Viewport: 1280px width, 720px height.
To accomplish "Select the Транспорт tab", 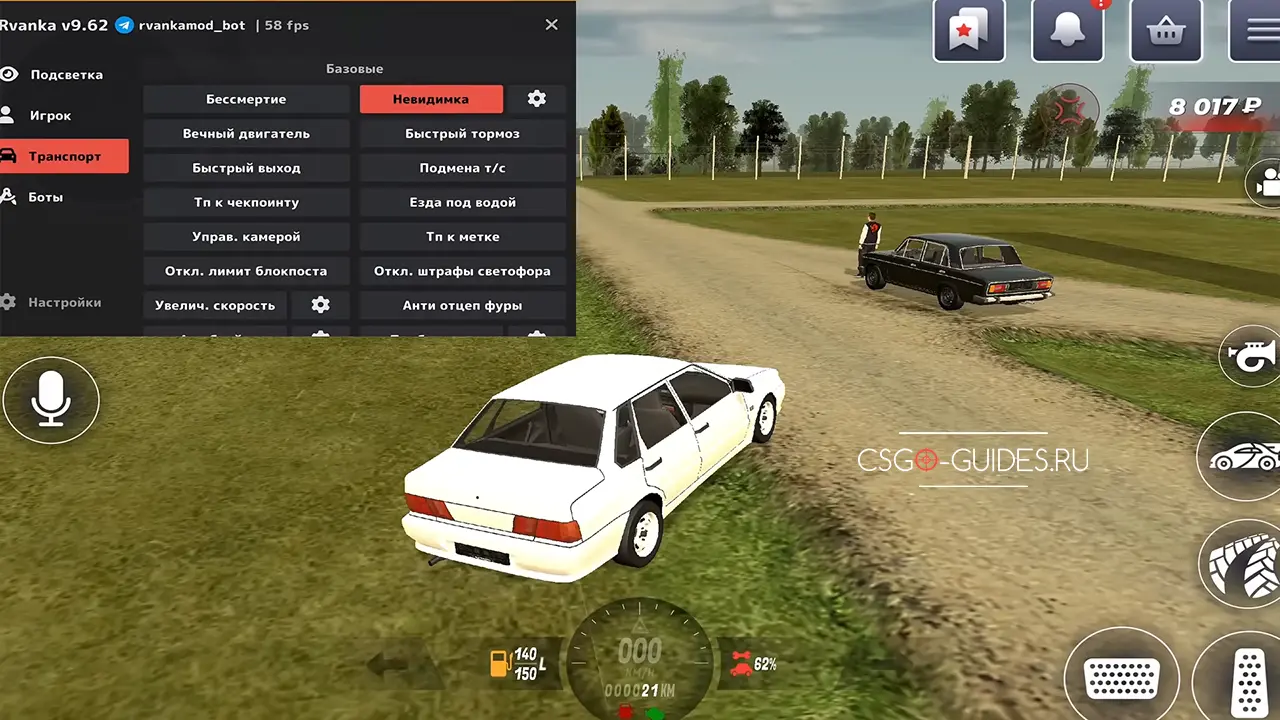I will pyautogui.click(x=64, y=157).
